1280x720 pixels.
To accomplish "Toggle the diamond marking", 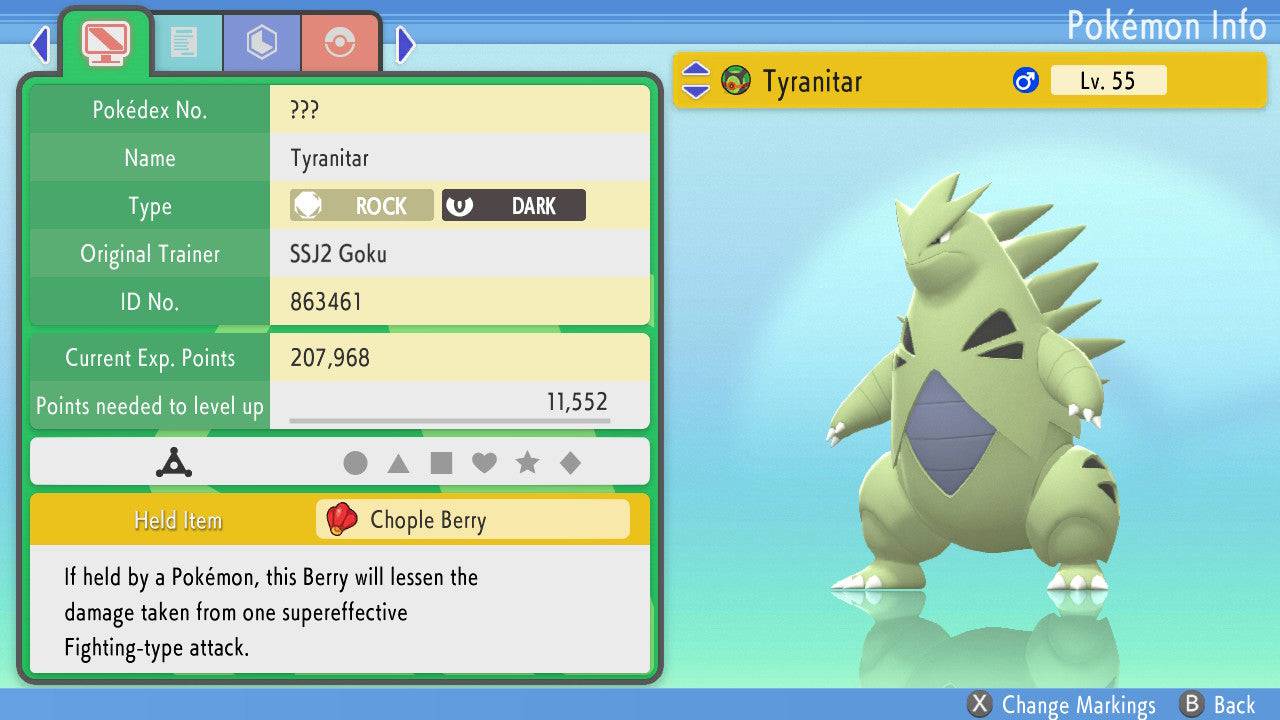I will pyautogui.click(x=570, y=463).
